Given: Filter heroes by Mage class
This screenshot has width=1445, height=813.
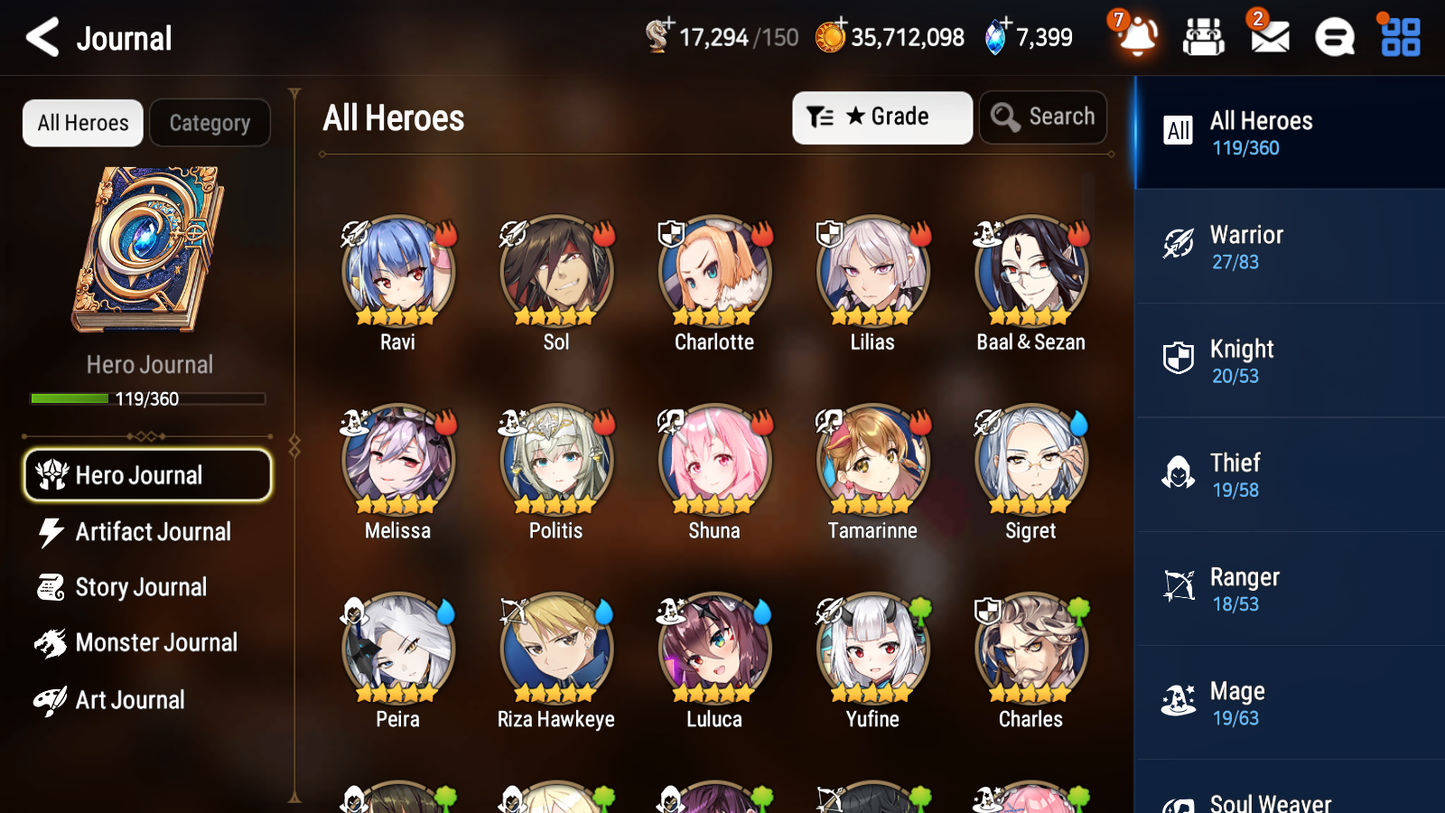Looking at the screenshot, I should [1289, 702].
